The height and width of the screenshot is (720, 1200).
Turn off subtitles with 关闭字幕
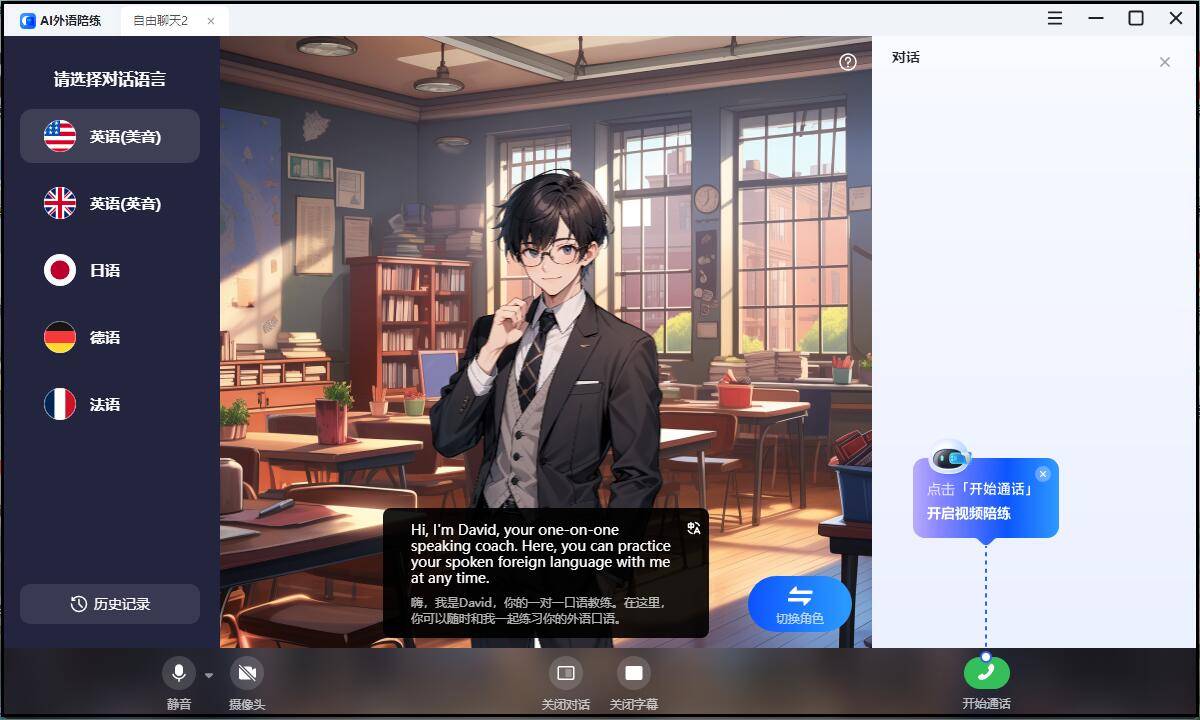(633, 673)
